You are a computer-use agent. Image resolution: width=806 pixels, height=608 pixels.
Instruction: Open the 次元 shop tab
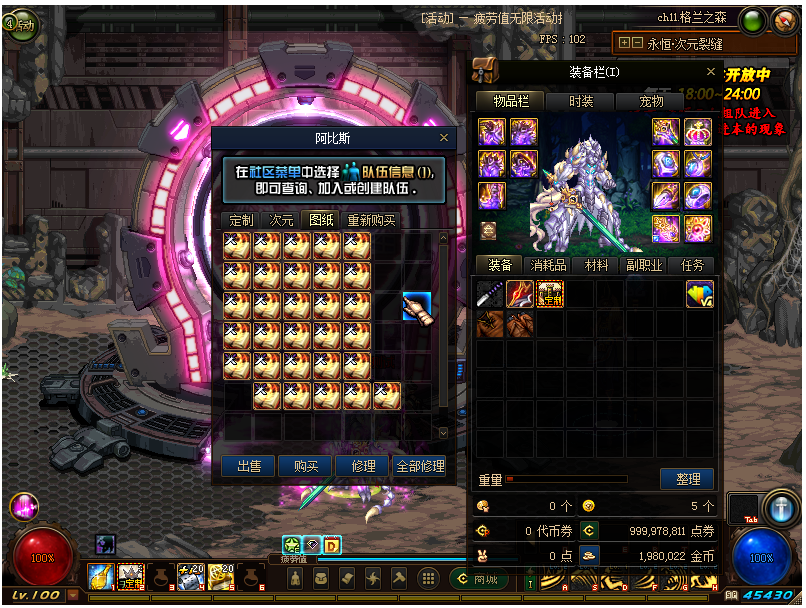[x=282, y=220]
